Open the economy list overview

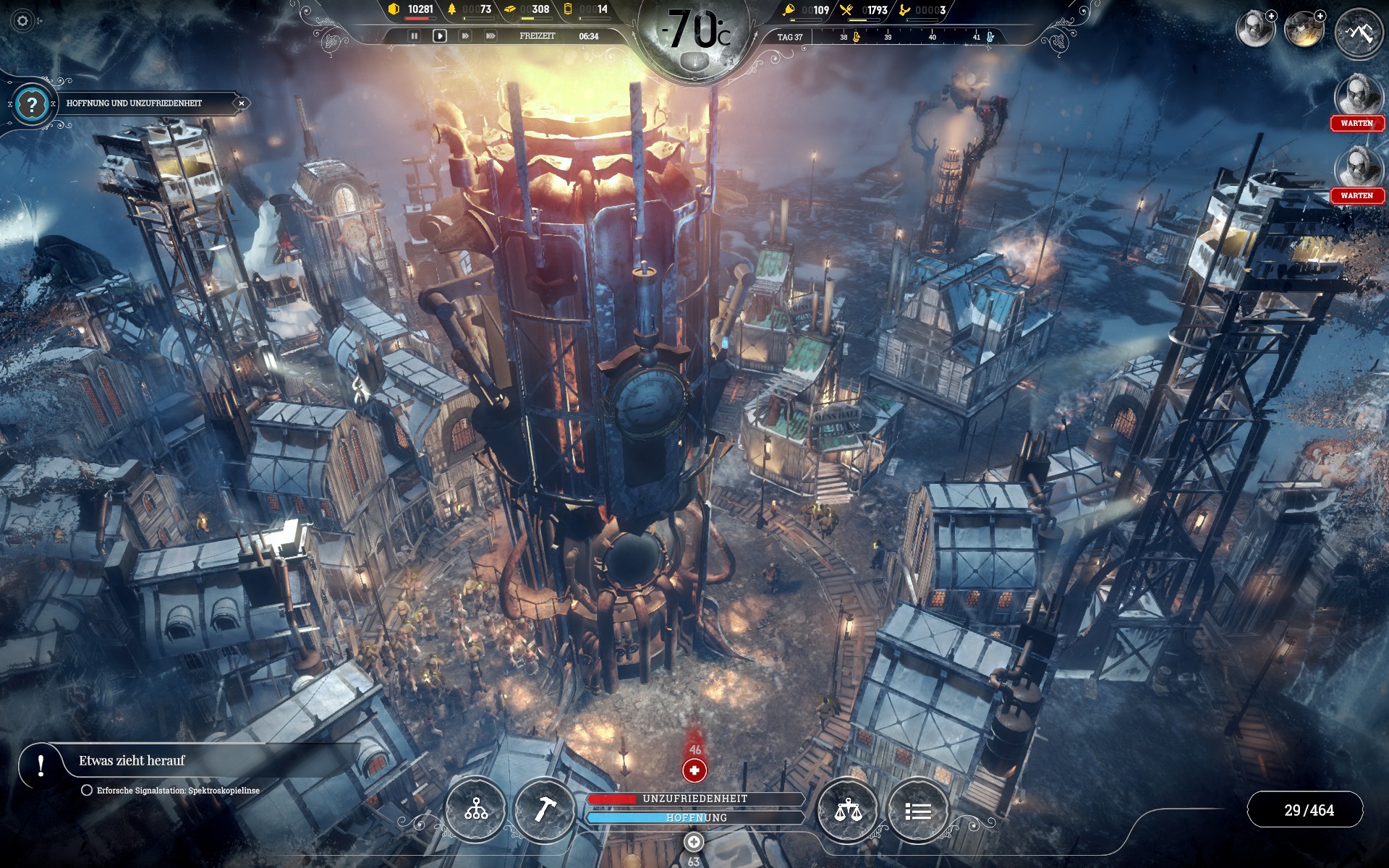(918, 810)
